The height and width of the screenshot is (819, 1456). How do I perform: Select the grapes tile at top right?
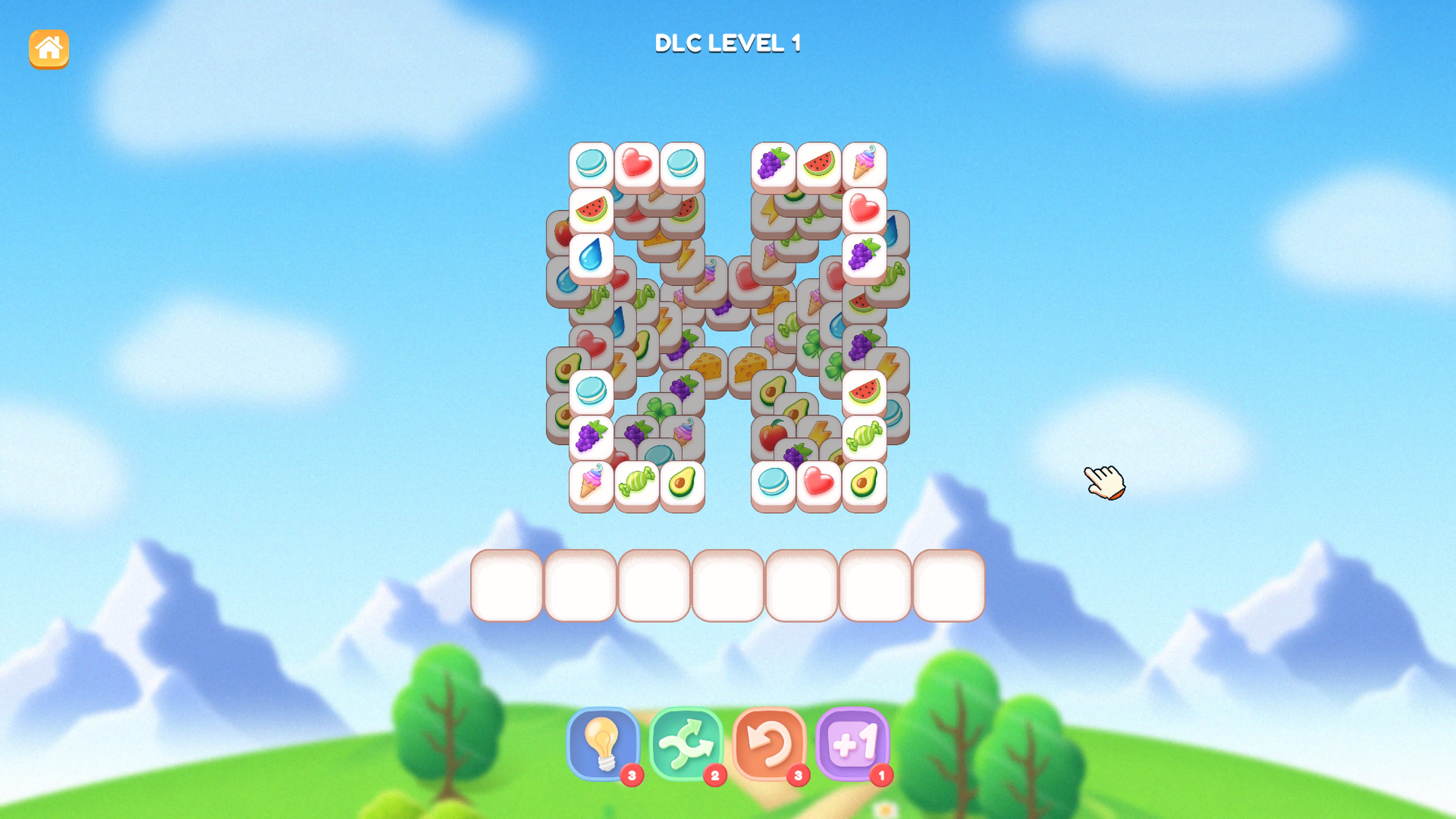[x=773, y=165]
